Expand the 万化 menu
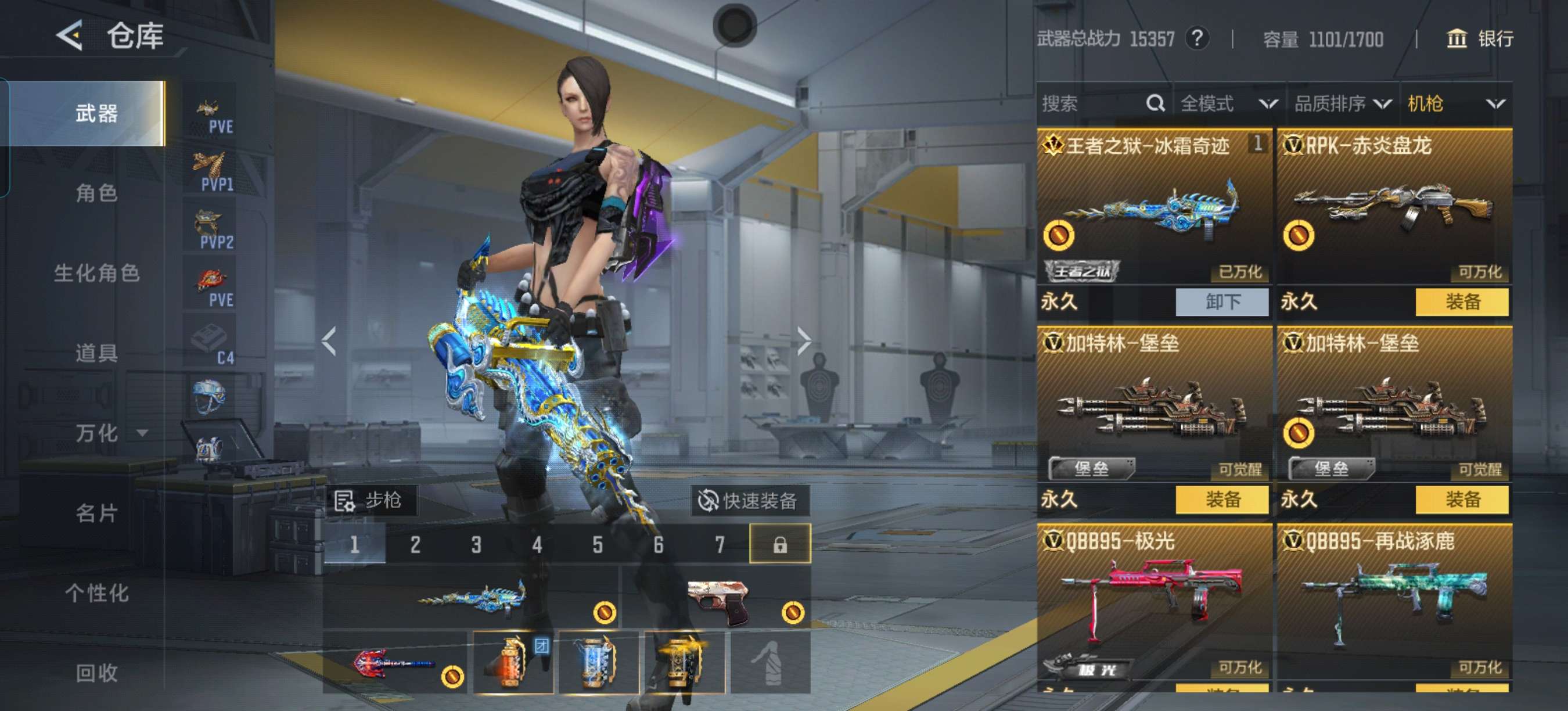Image resolution: width=1568 pixels, height=711 pixels. 110,433
